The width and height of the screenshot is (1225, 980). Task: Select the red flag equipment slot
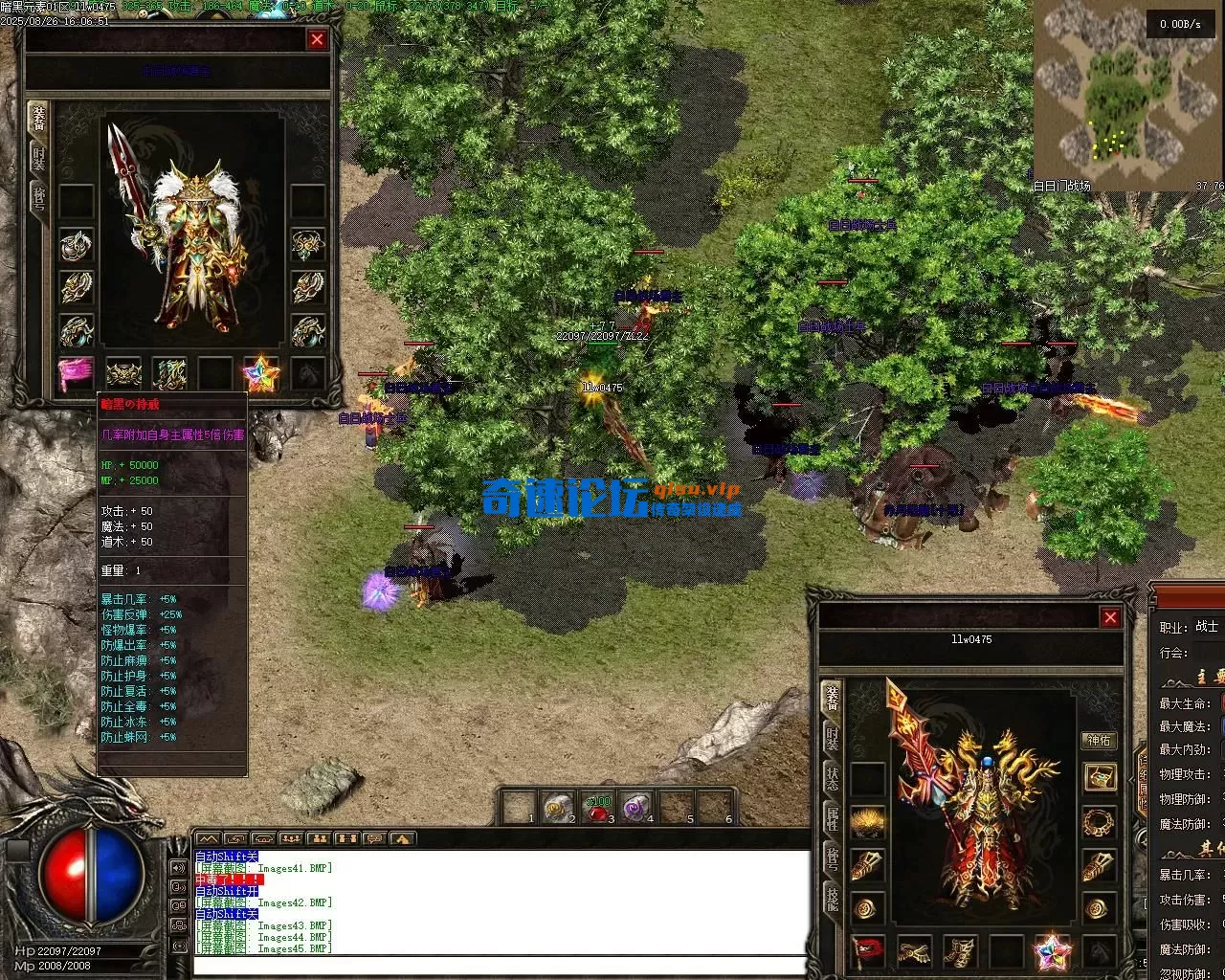pos(867,951)
